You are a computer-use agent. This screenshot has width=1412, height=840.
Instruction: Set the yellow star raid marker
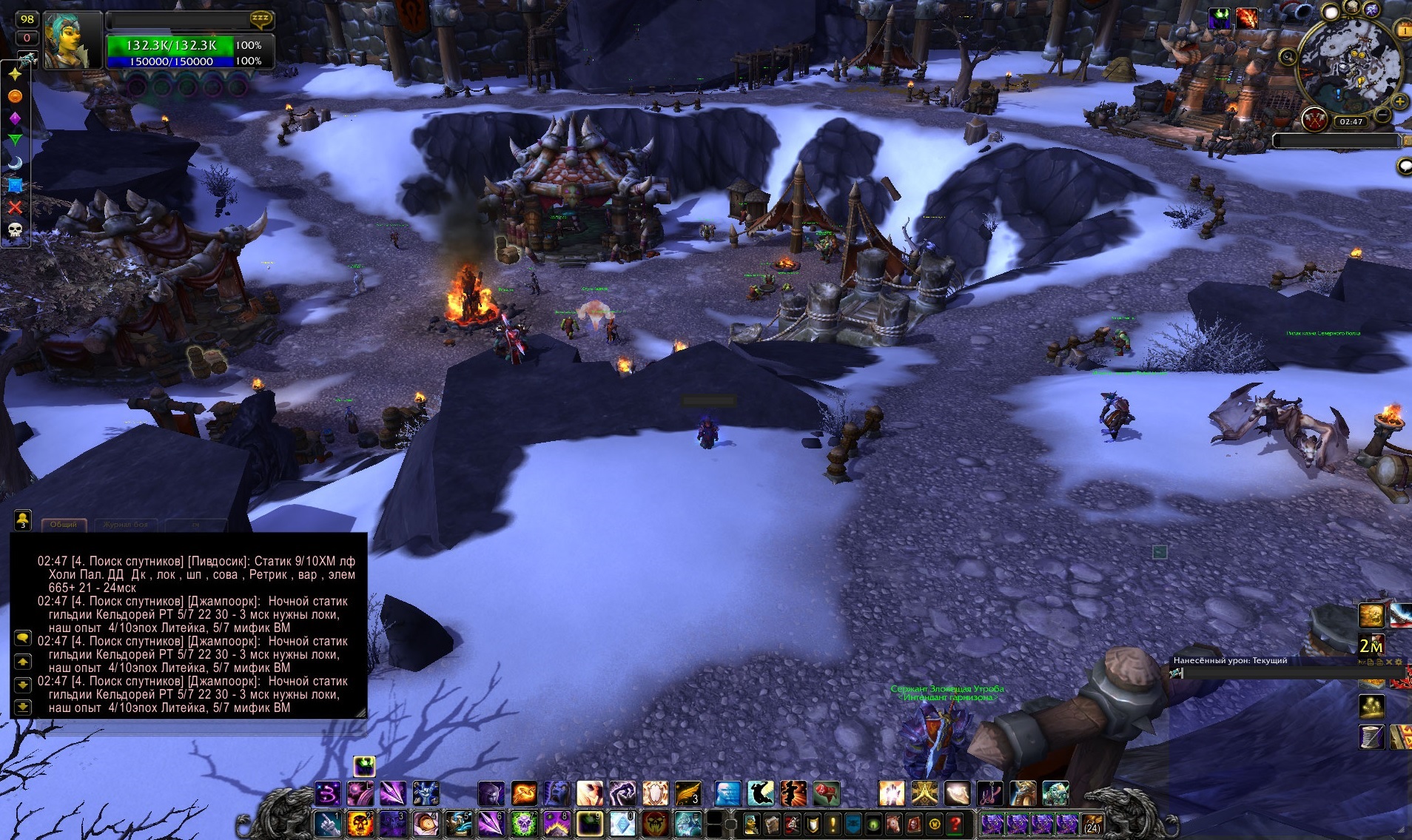(15, 74)
